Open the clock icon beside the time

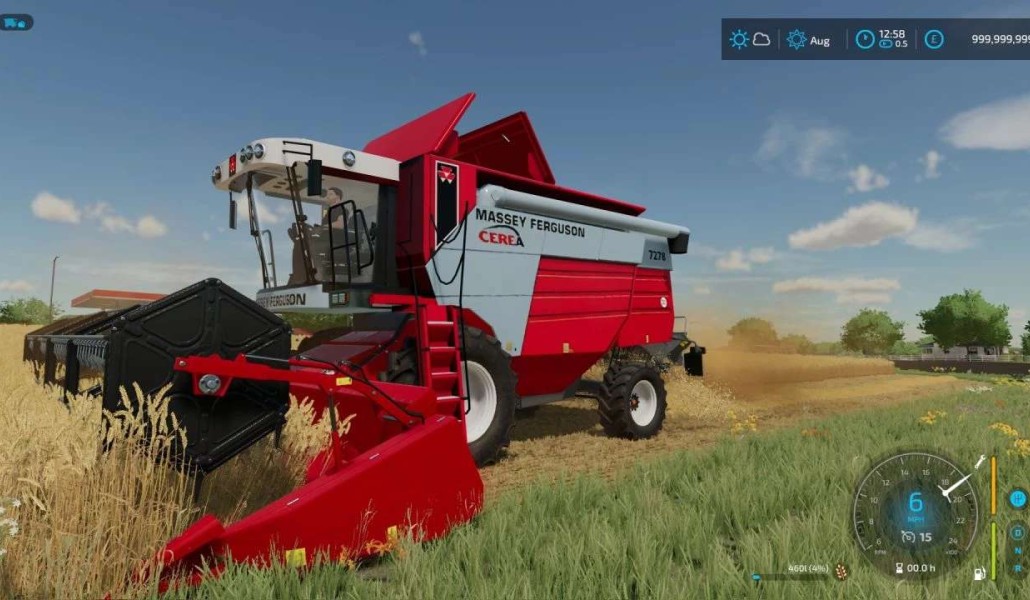click(x=865, y=40)
